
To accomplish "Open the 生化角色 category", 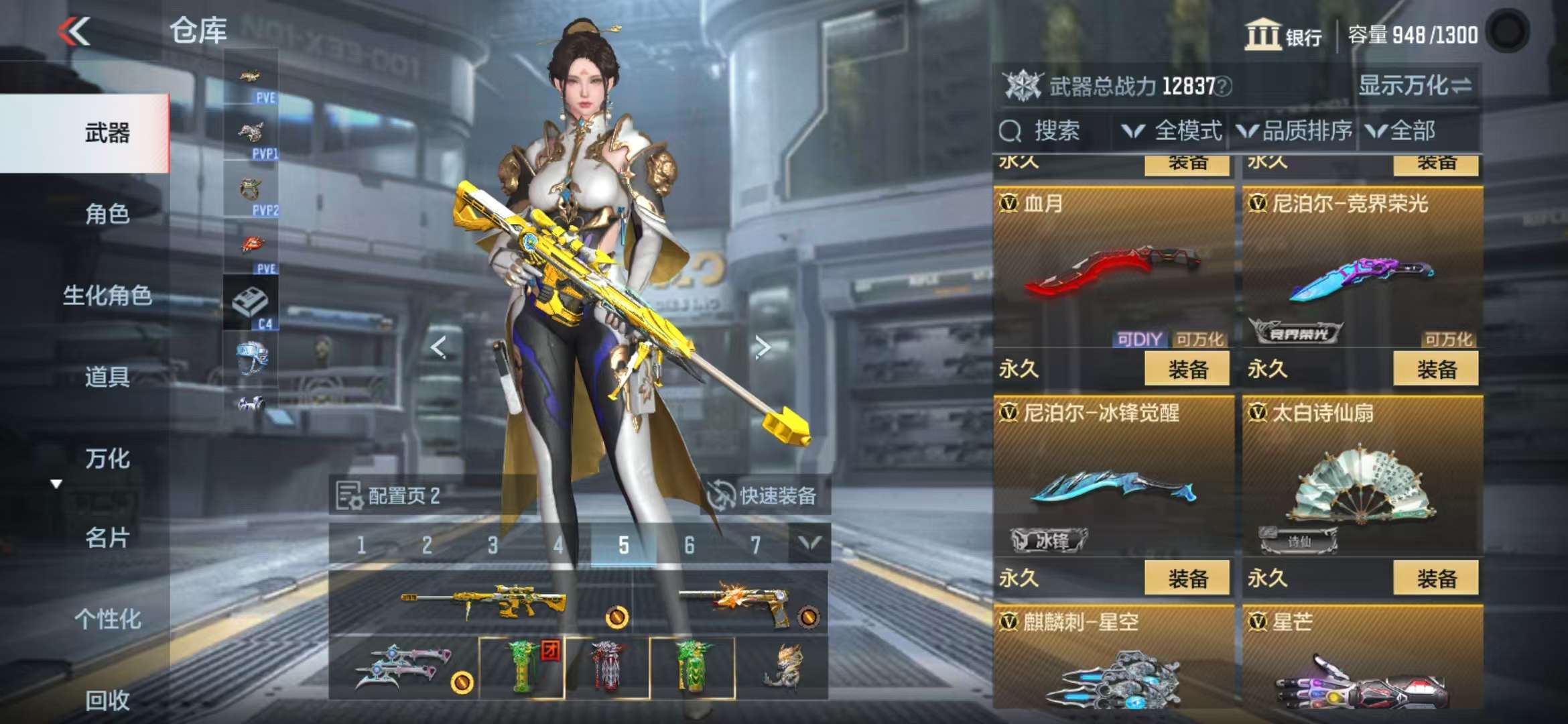I will point(107,296).
